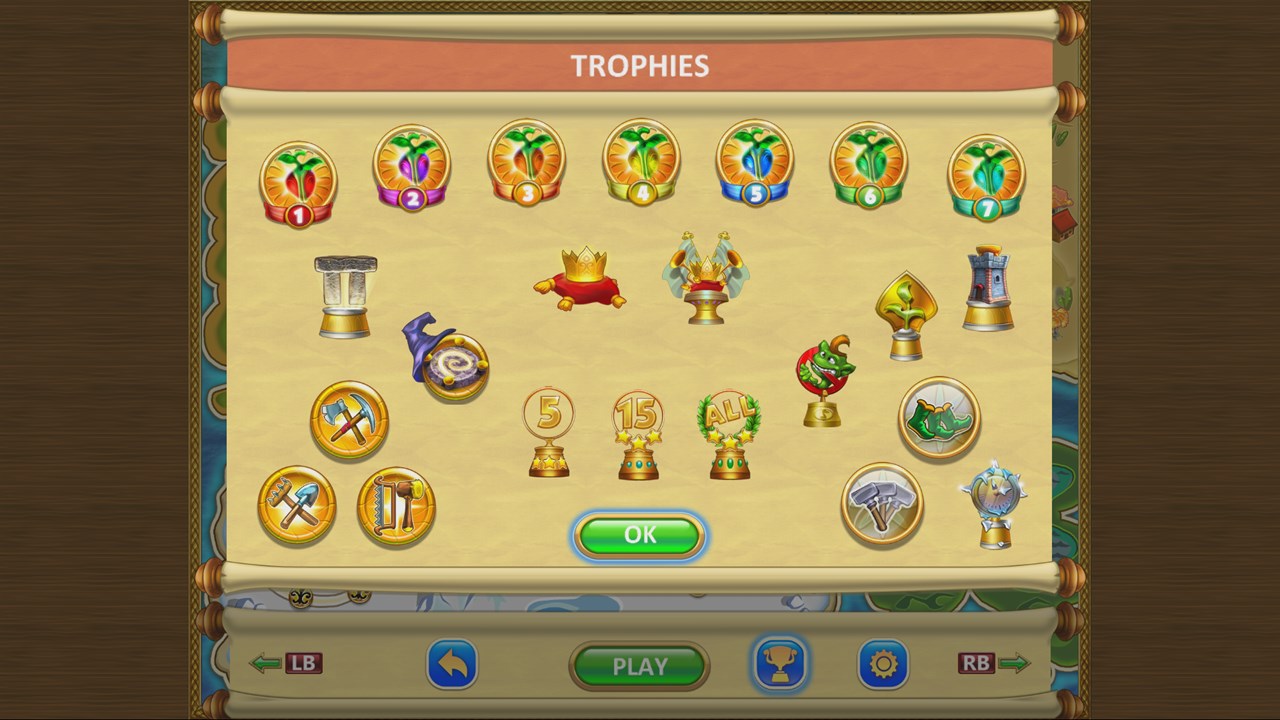Confirm with the green OK button
1280x720 pixels.
(x=640, y=535)
